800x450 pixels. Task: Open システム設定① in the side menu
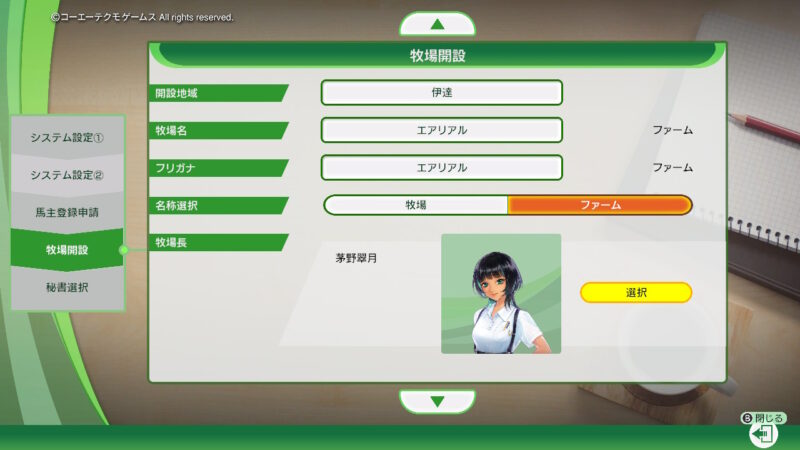pyautogui.click(x=67, y=137)
